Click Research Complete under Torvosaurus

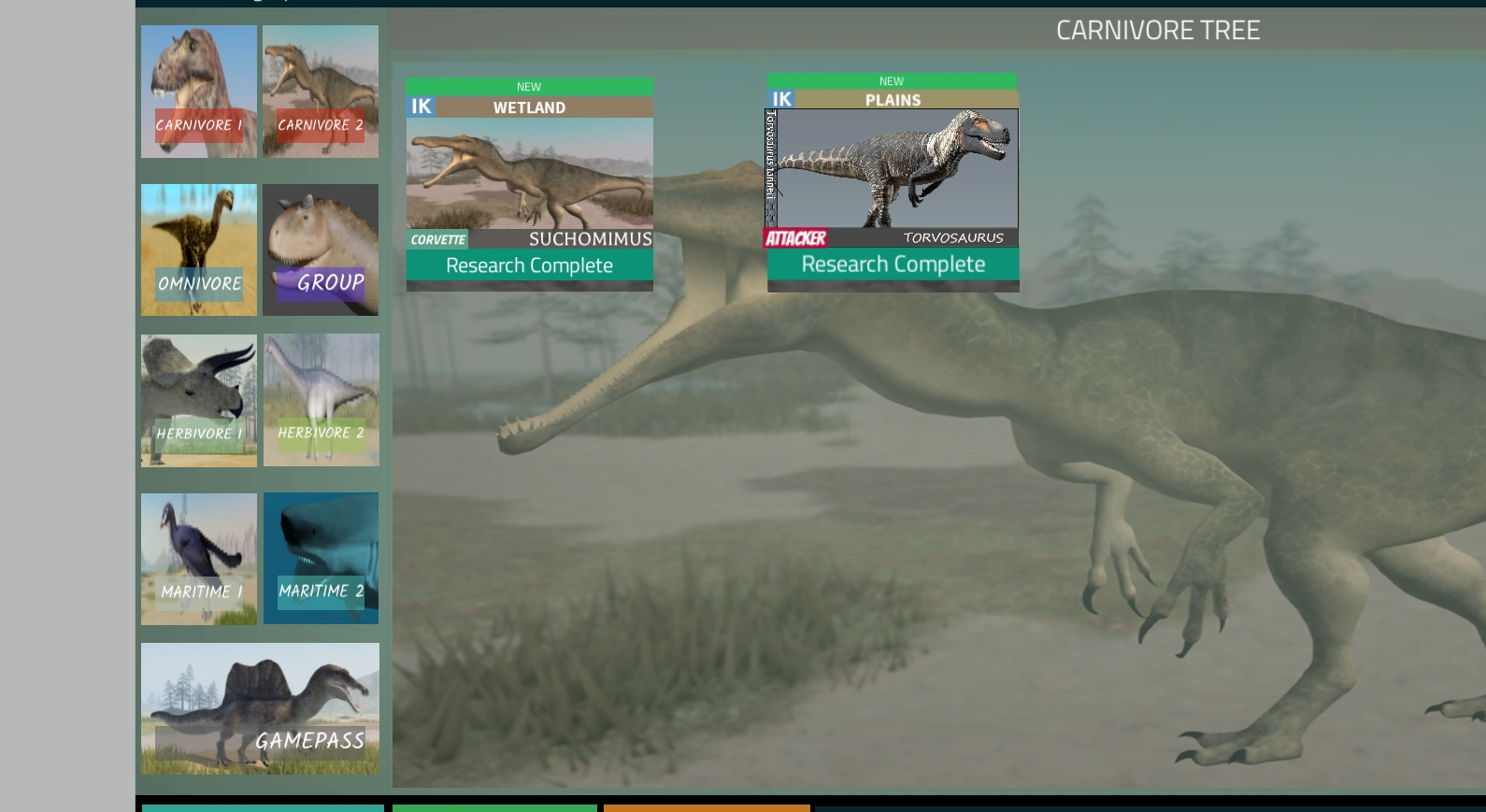pyautogui.click(x=893, y=264)
